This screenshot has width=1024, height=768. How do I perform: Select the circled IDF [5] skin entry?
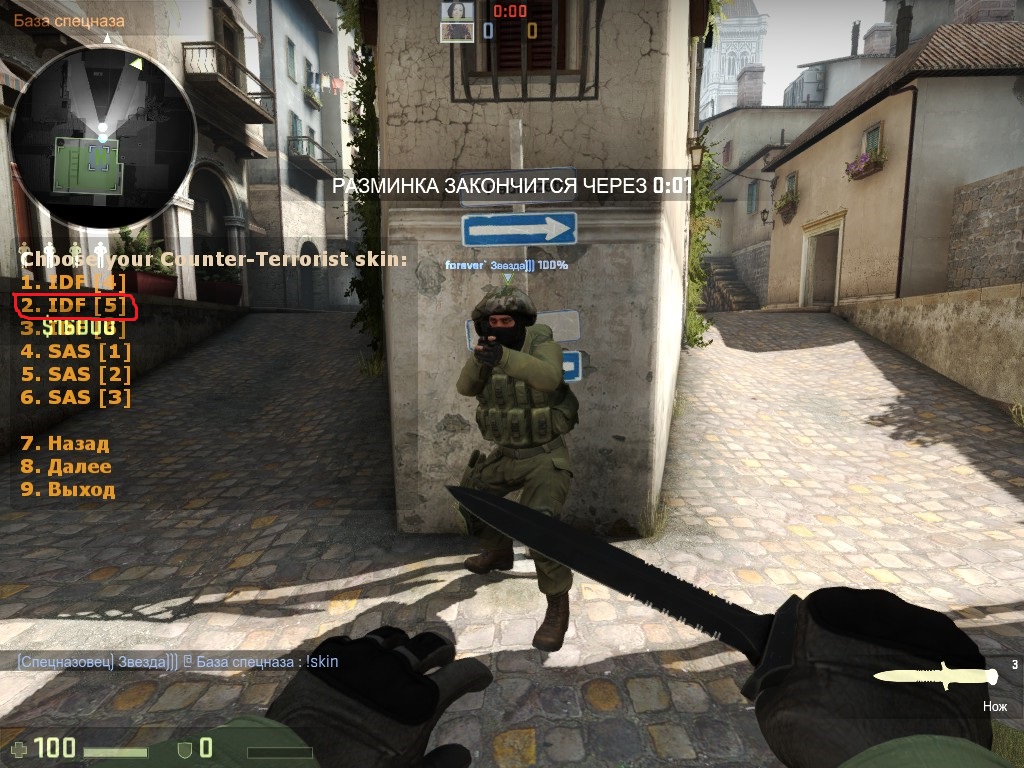pos(74,305)
